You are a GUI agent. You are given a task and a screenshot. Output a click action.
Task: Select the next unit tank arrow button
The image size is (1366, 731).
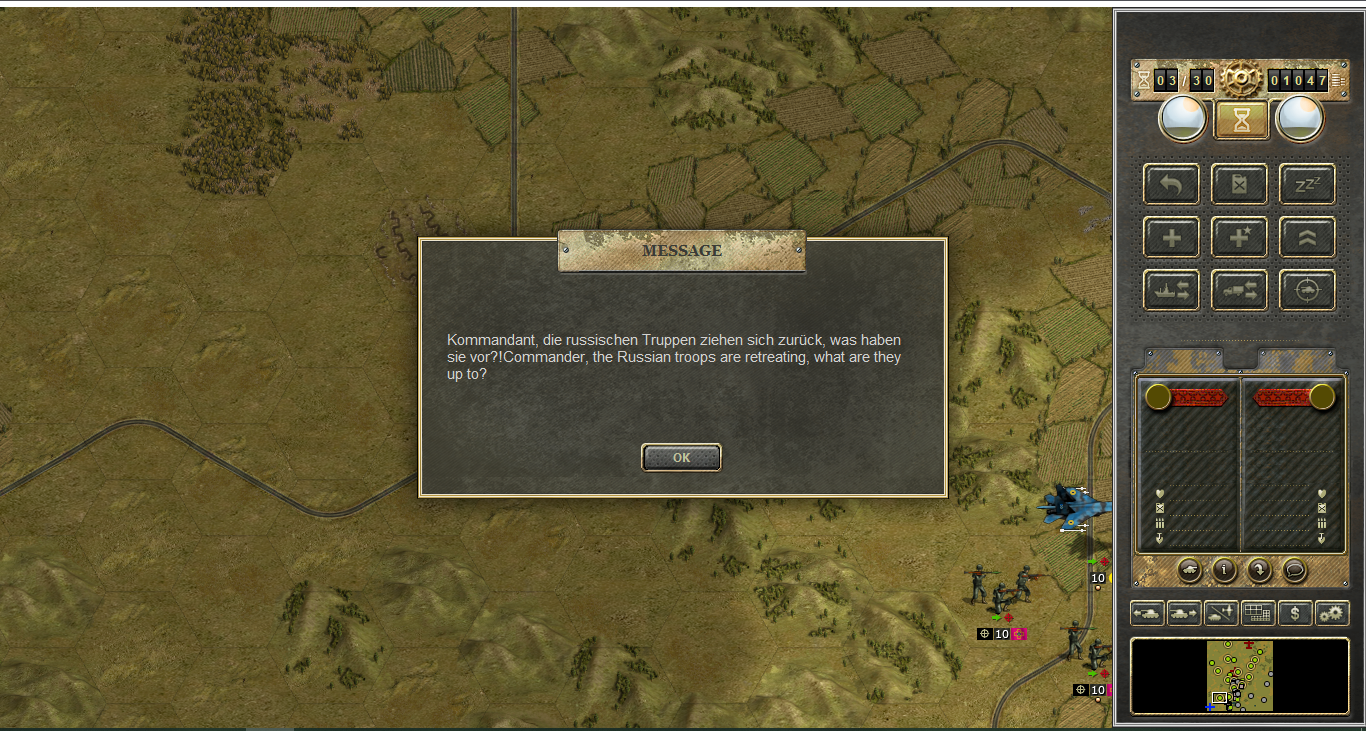coord(1183,613)
